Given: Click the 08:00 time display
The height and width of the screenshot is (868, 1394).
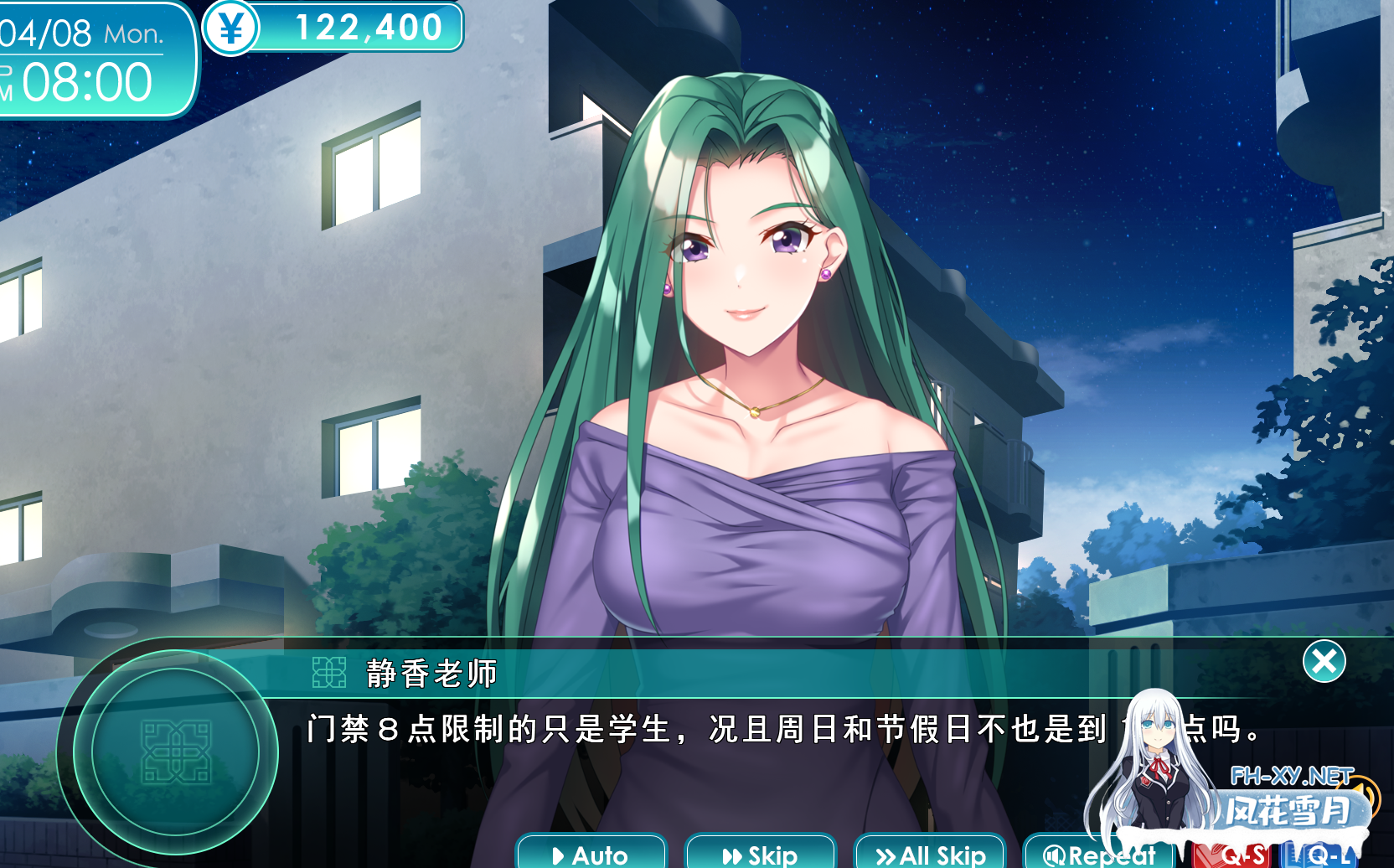Looking at the screenshot, I should coord(84,80).
